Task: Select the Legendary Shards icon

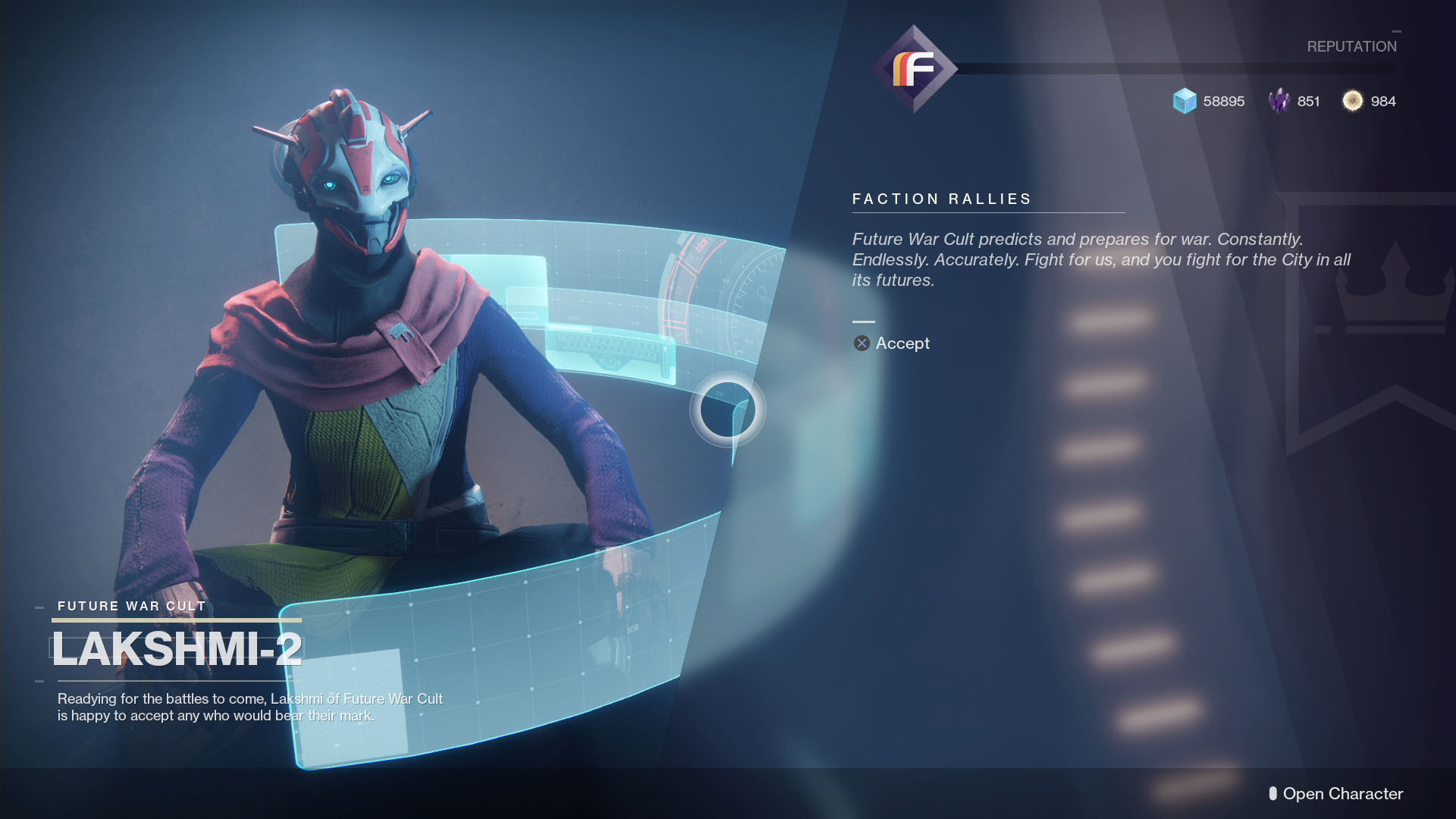Action: [1280, 101]
